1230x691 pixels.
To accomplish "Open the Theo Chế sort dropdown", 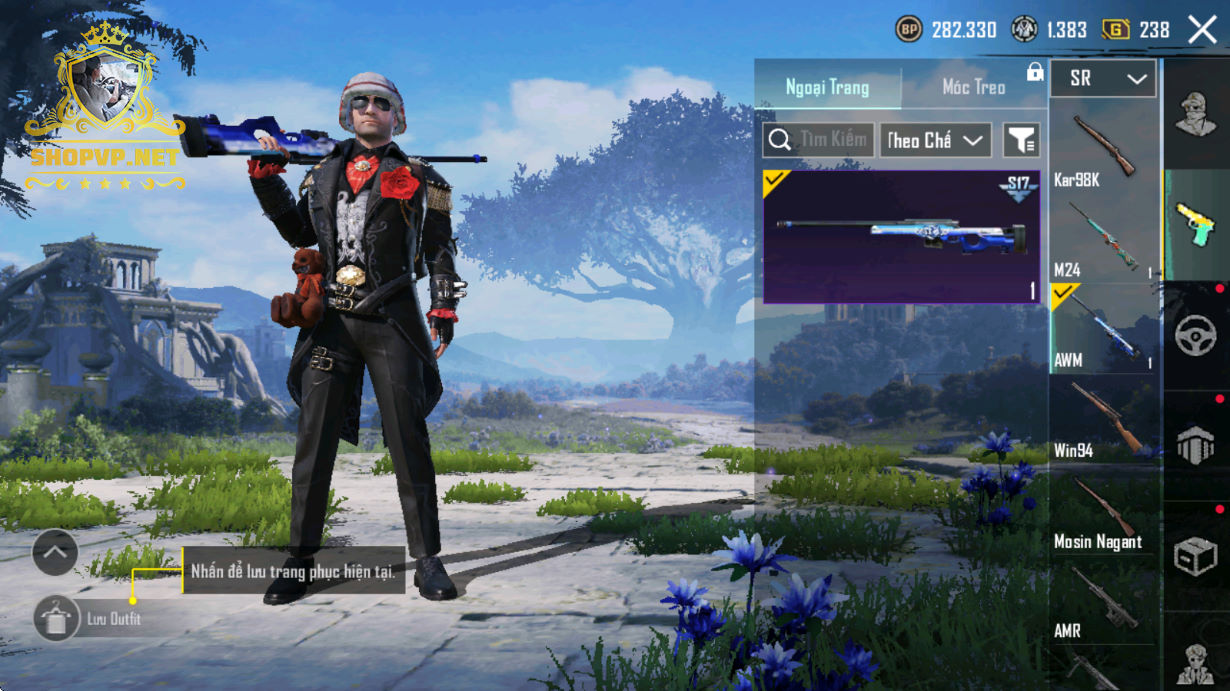I will click(935, 141).
